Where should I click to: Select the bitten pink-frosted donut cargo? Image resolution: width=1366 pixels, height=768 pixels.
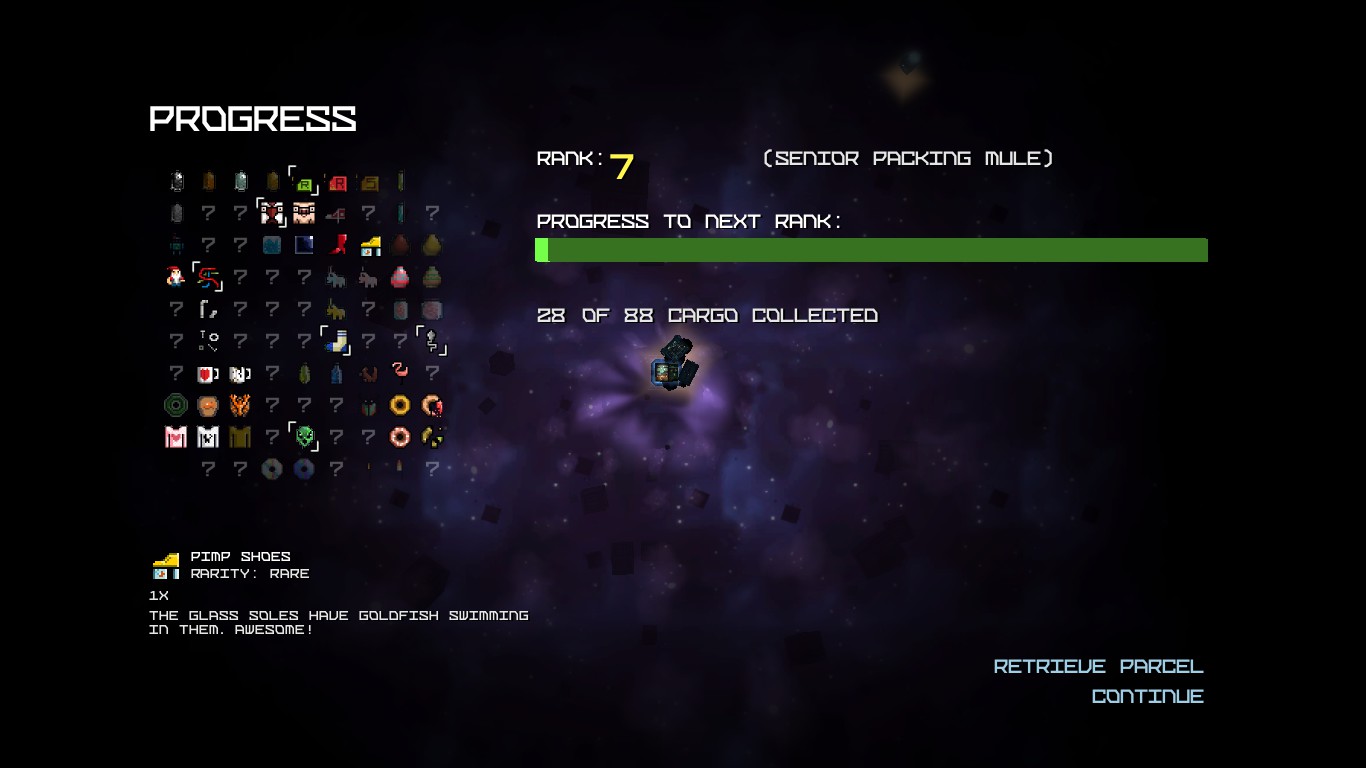432,405
